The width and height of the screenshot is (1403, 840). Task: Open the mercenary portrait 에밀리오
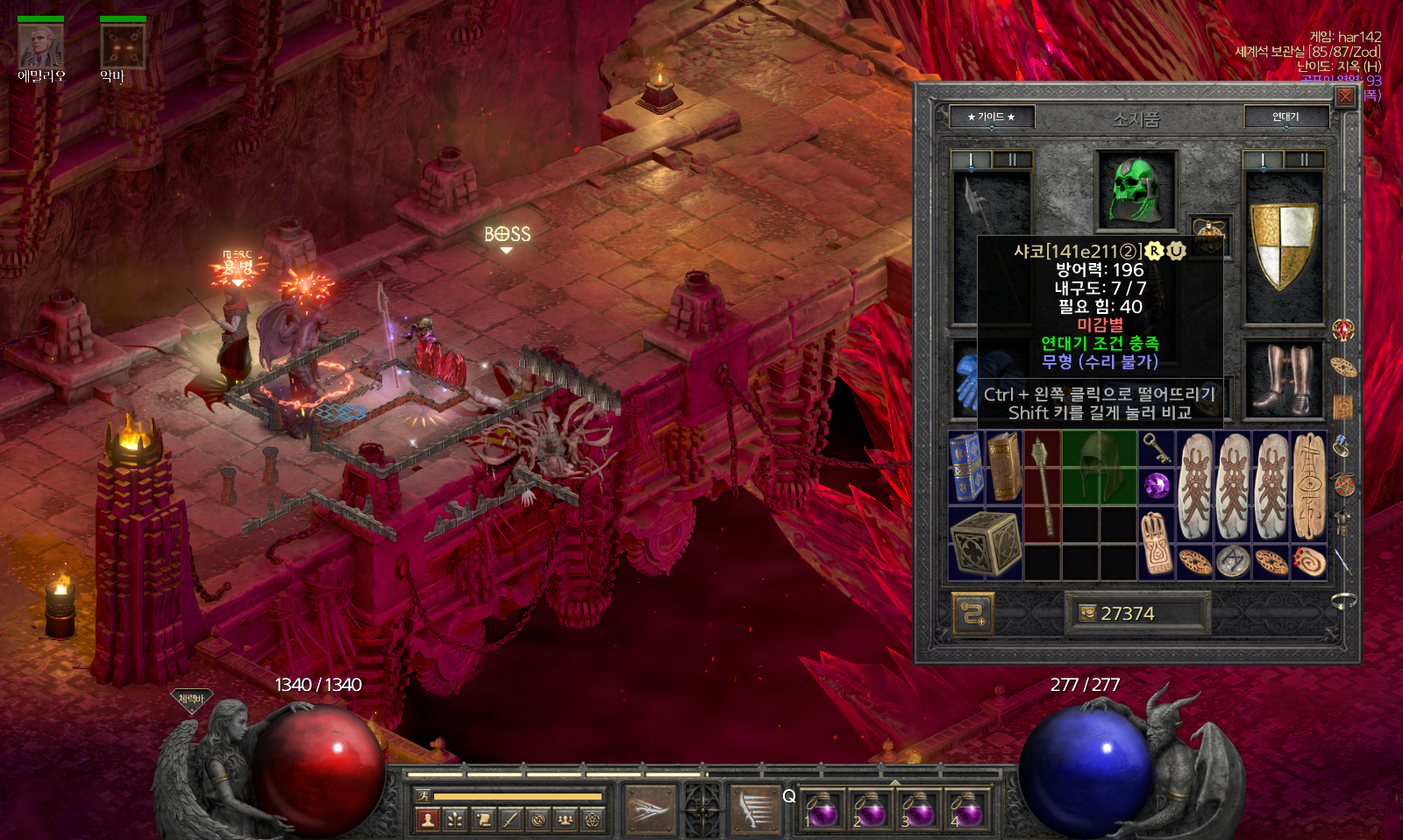click(x=40, y=46)
